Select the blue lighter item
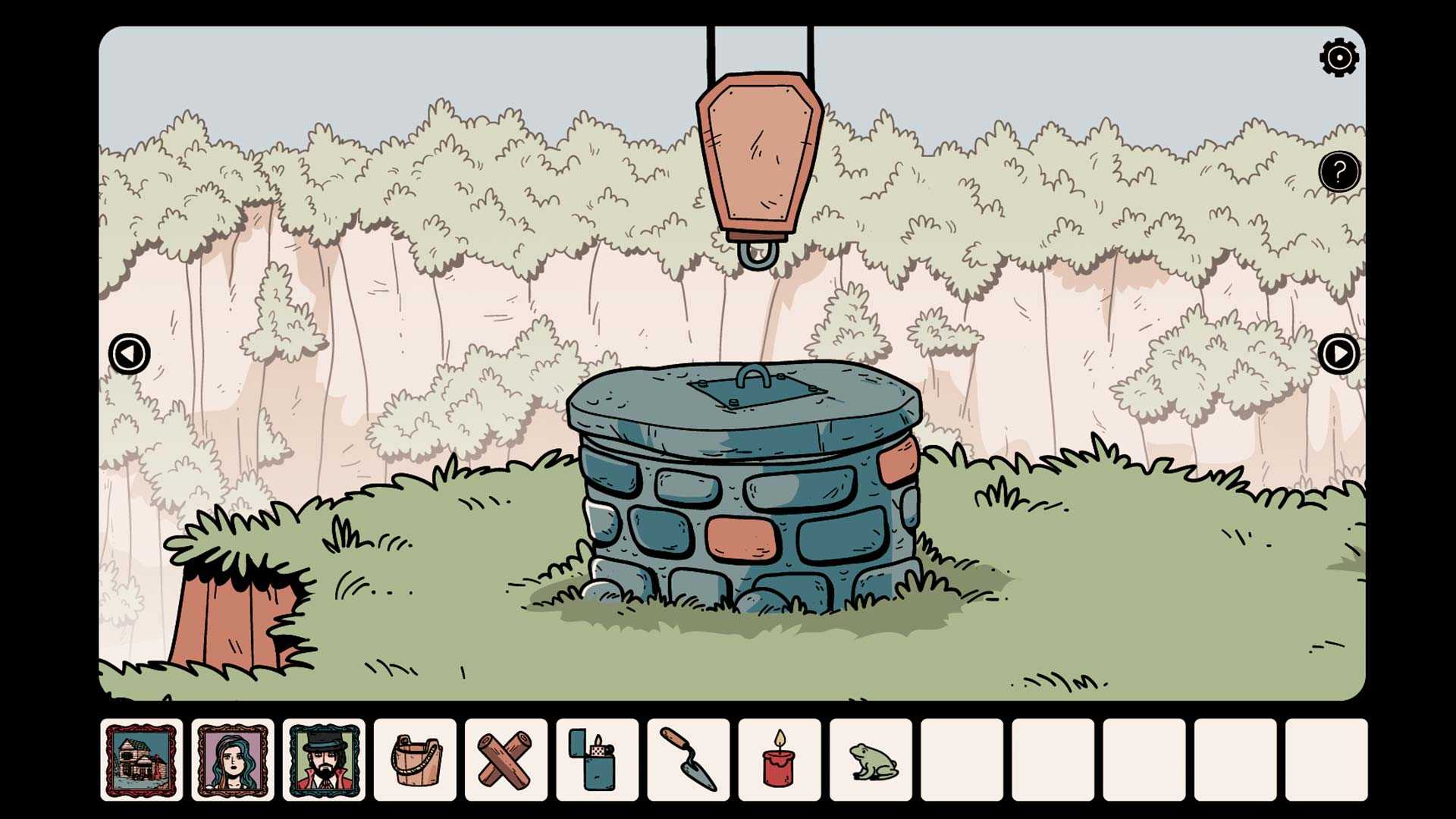 (x=597, y=760)
